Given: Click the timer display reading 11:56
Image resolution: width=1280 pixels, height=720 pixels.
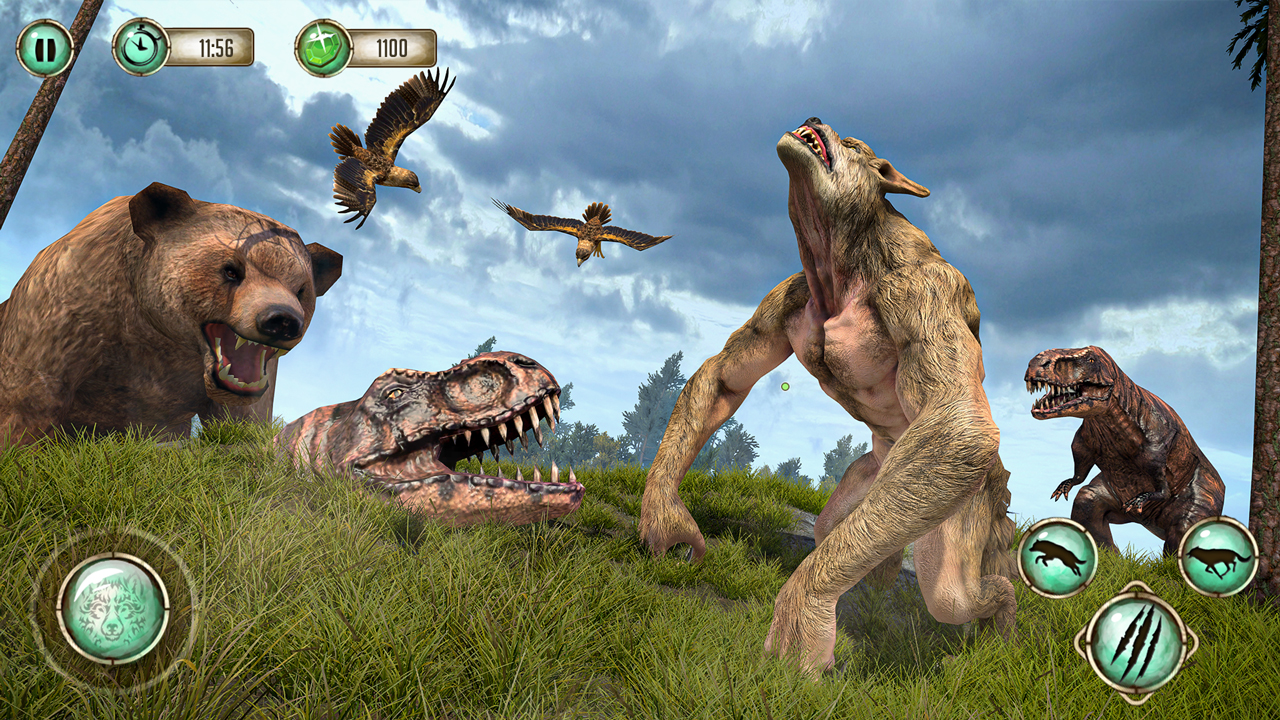Looking at the screenshot, I should [215, 45].
